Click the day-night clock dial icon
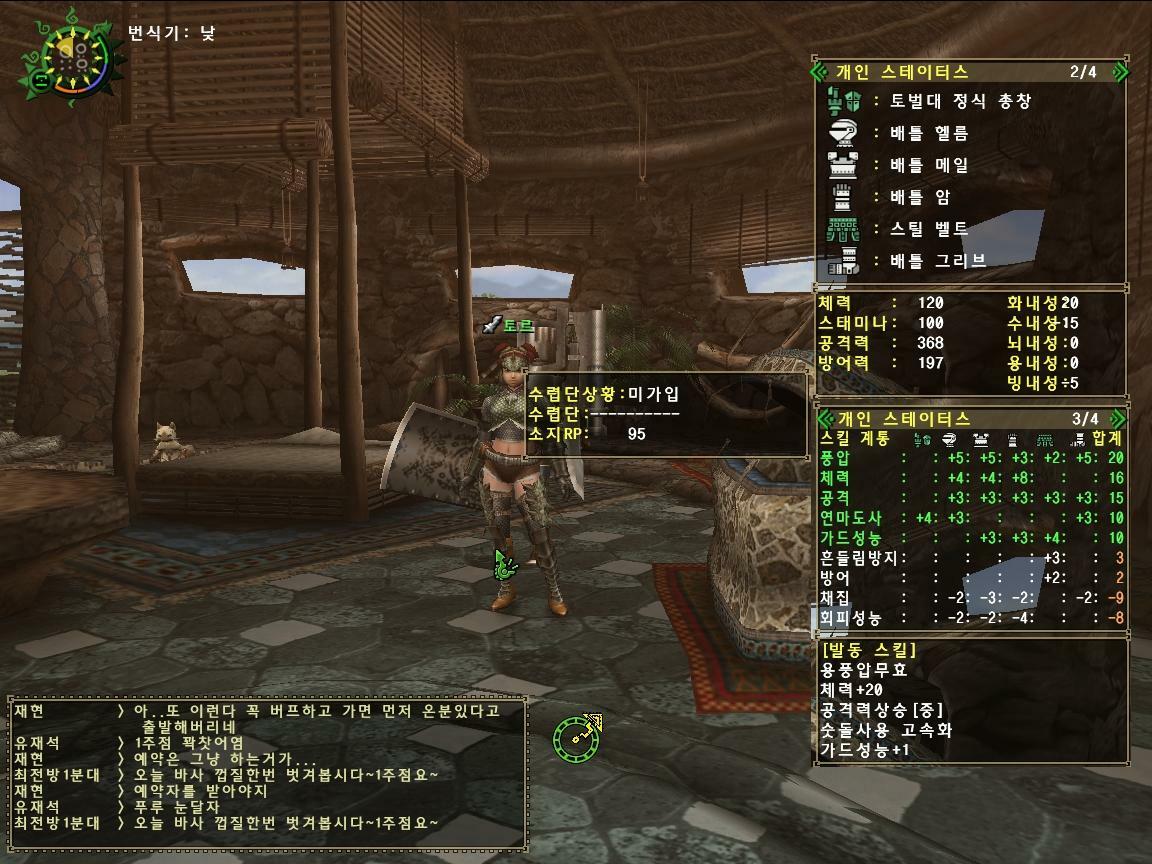The width and height of the screenshot is (1152, 864). pos(68,56)
